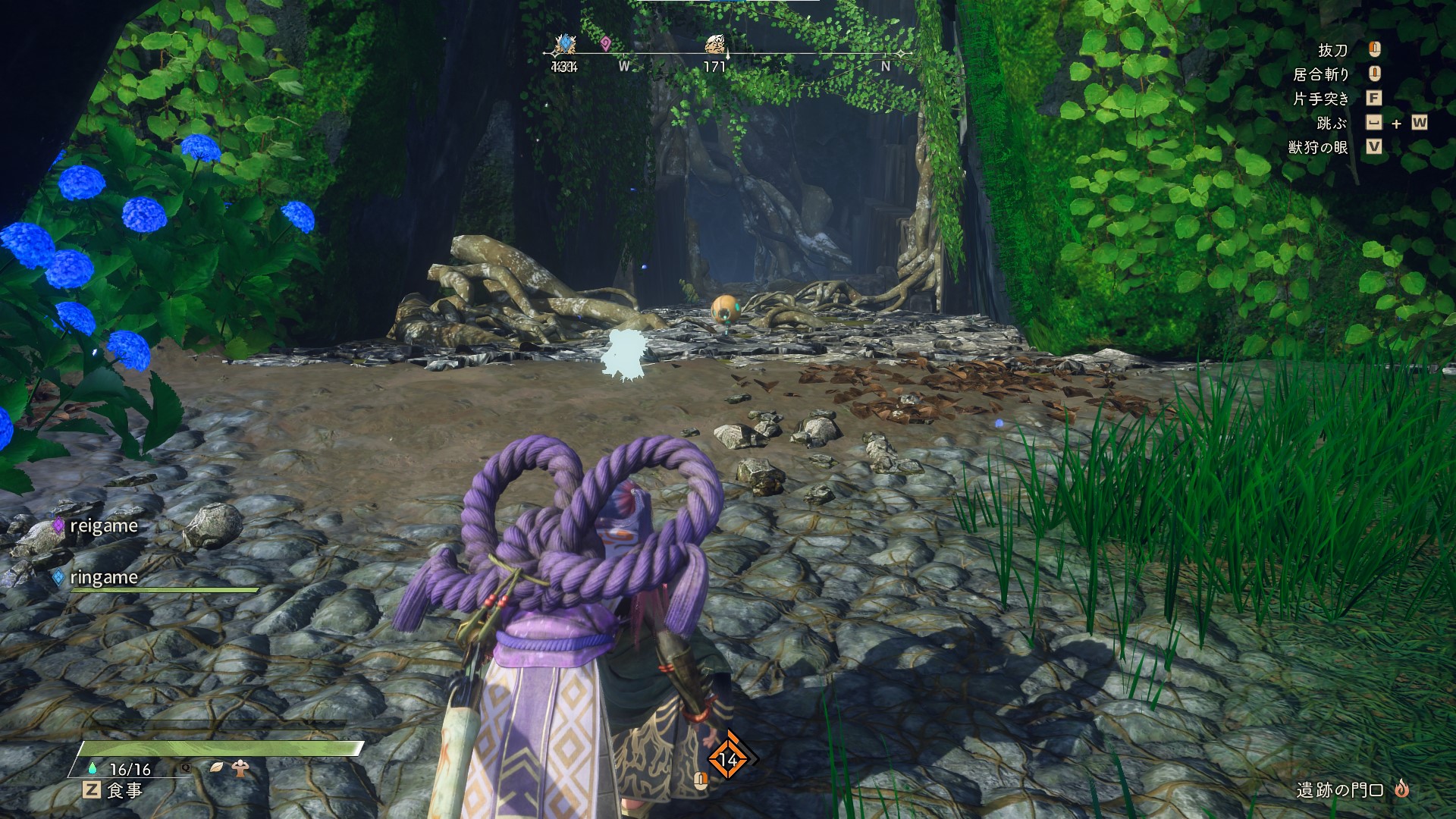Click the flexing figure buff icon
Screen dimensions: 1456x819
click(x=241, y=767)
